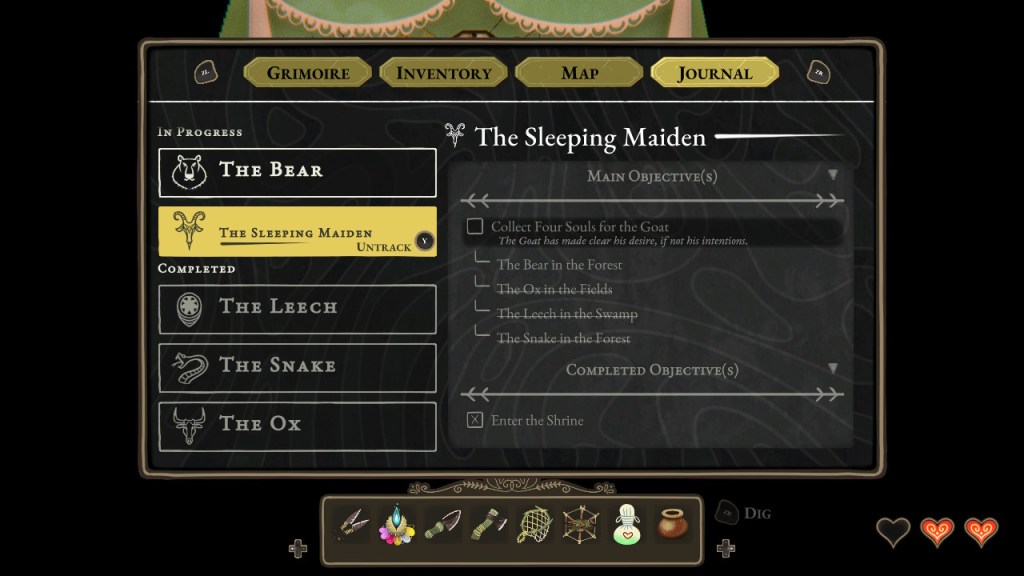Select the bug net hotbar slot
1024x576 pixels.
(x=531, y=523)
